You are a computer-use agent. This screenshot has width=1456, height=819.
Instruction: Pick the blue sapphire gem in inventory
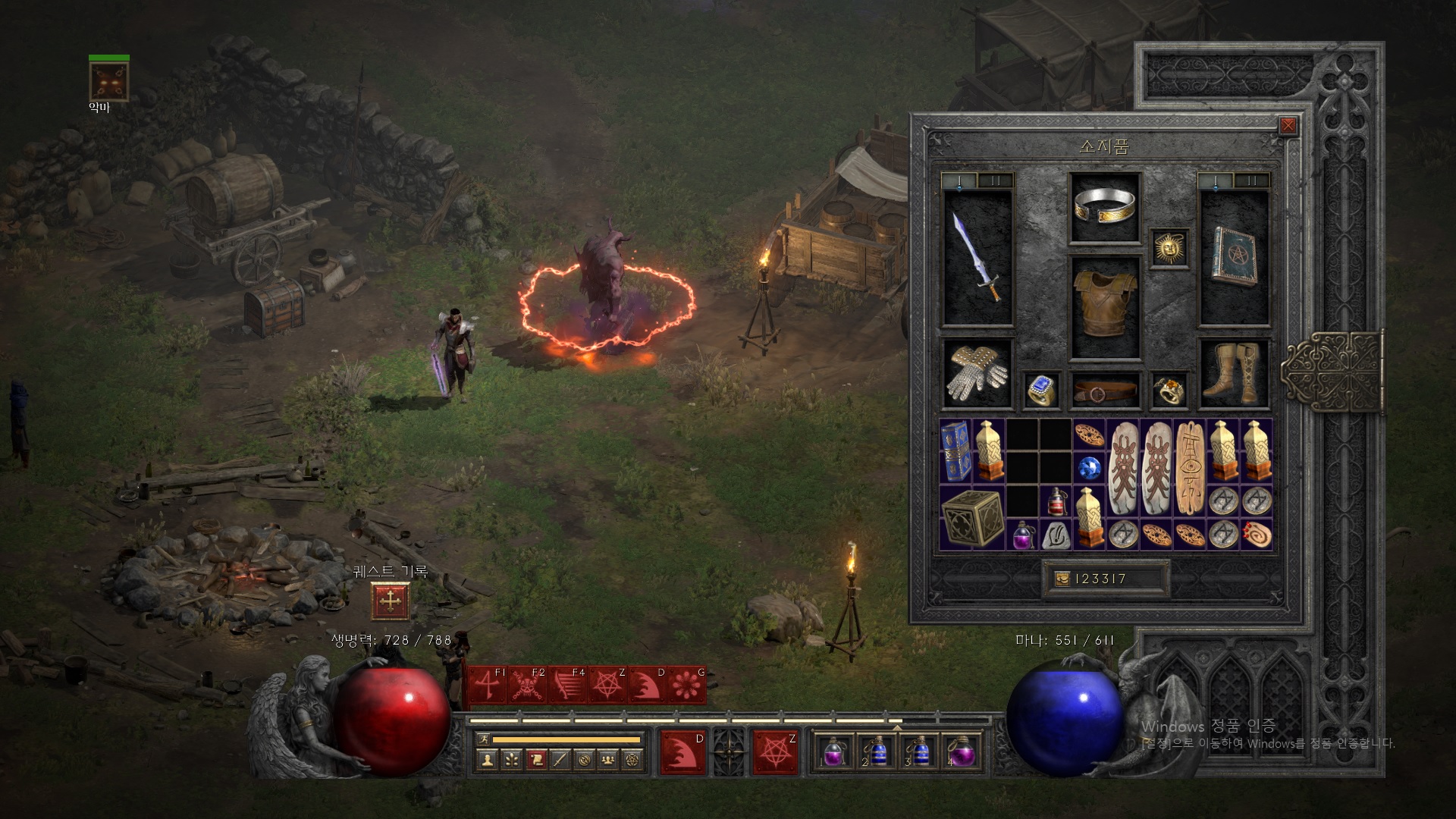tap(1089, 467)
